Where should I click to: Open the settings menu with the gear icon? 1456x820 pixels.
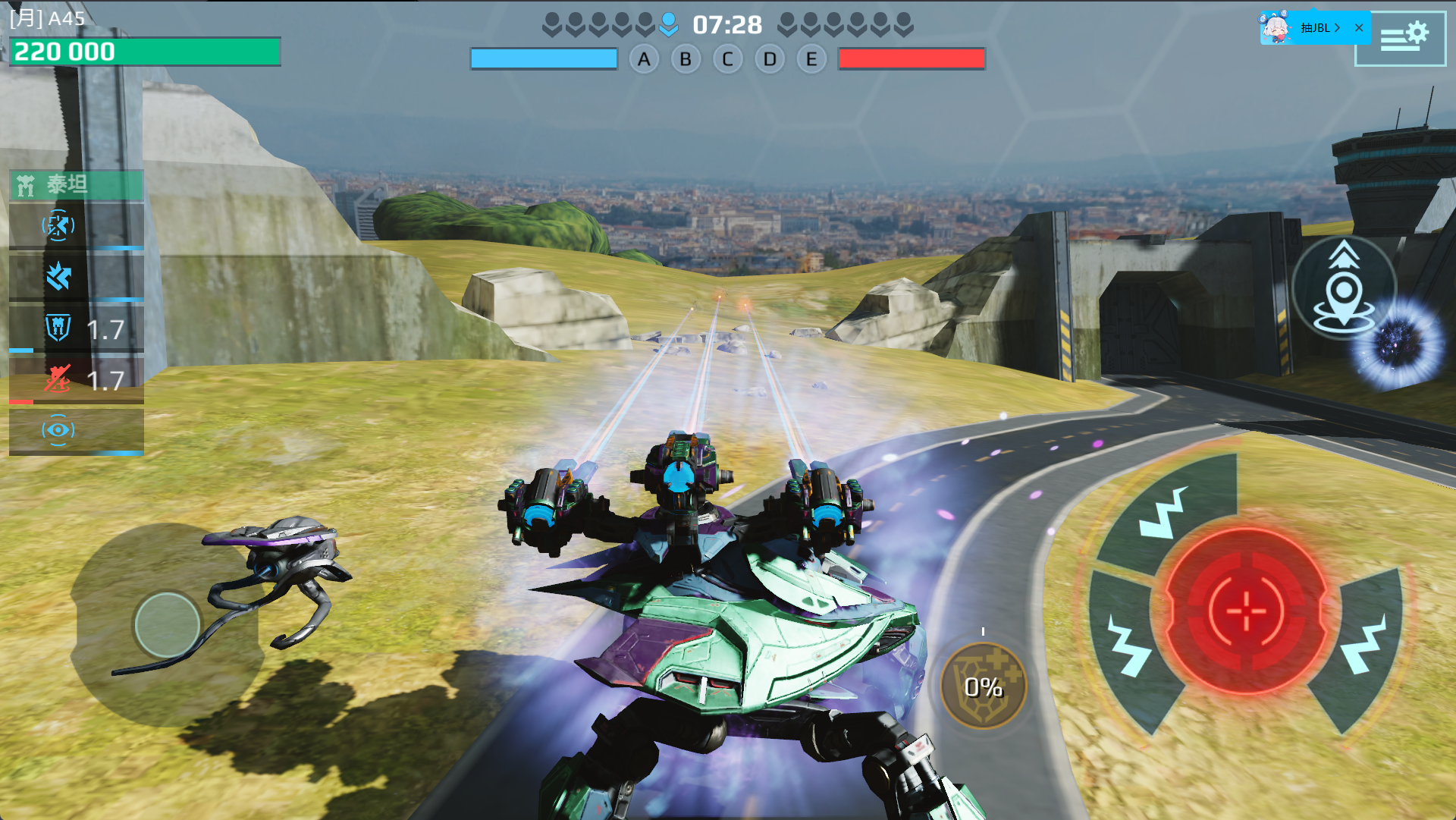pos(1401,37)
